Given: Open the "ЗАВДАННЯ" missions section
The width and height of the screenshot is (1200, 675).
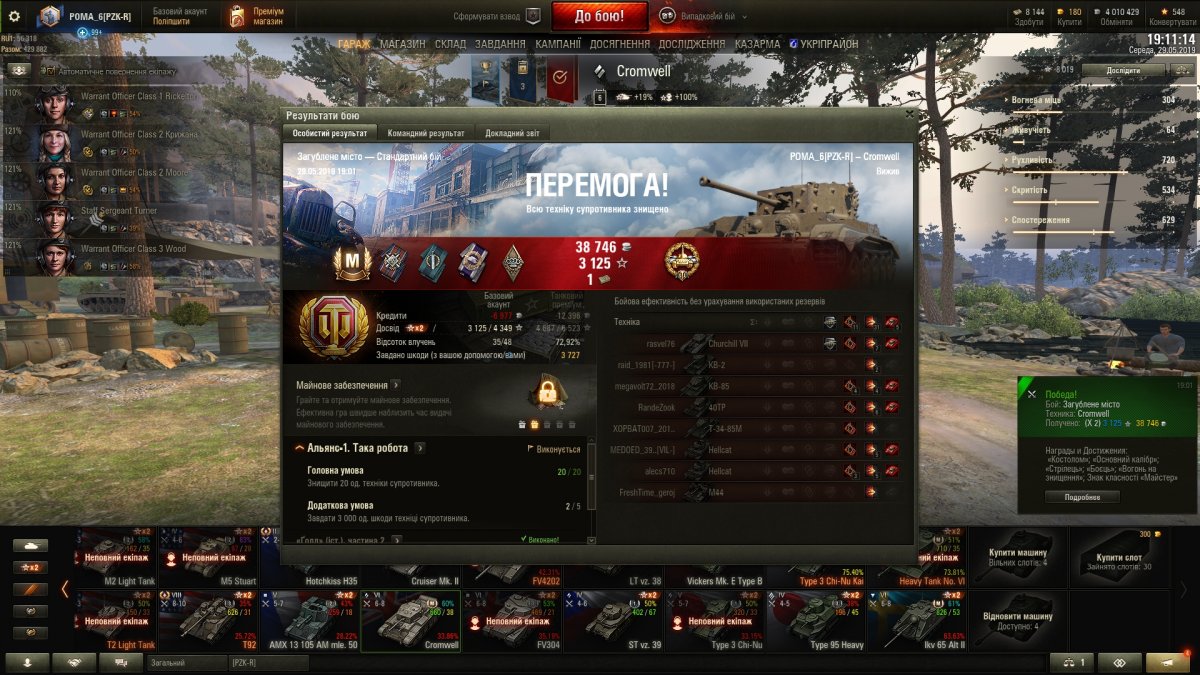Looking at the screenshot, I should (x=500, y=44).
